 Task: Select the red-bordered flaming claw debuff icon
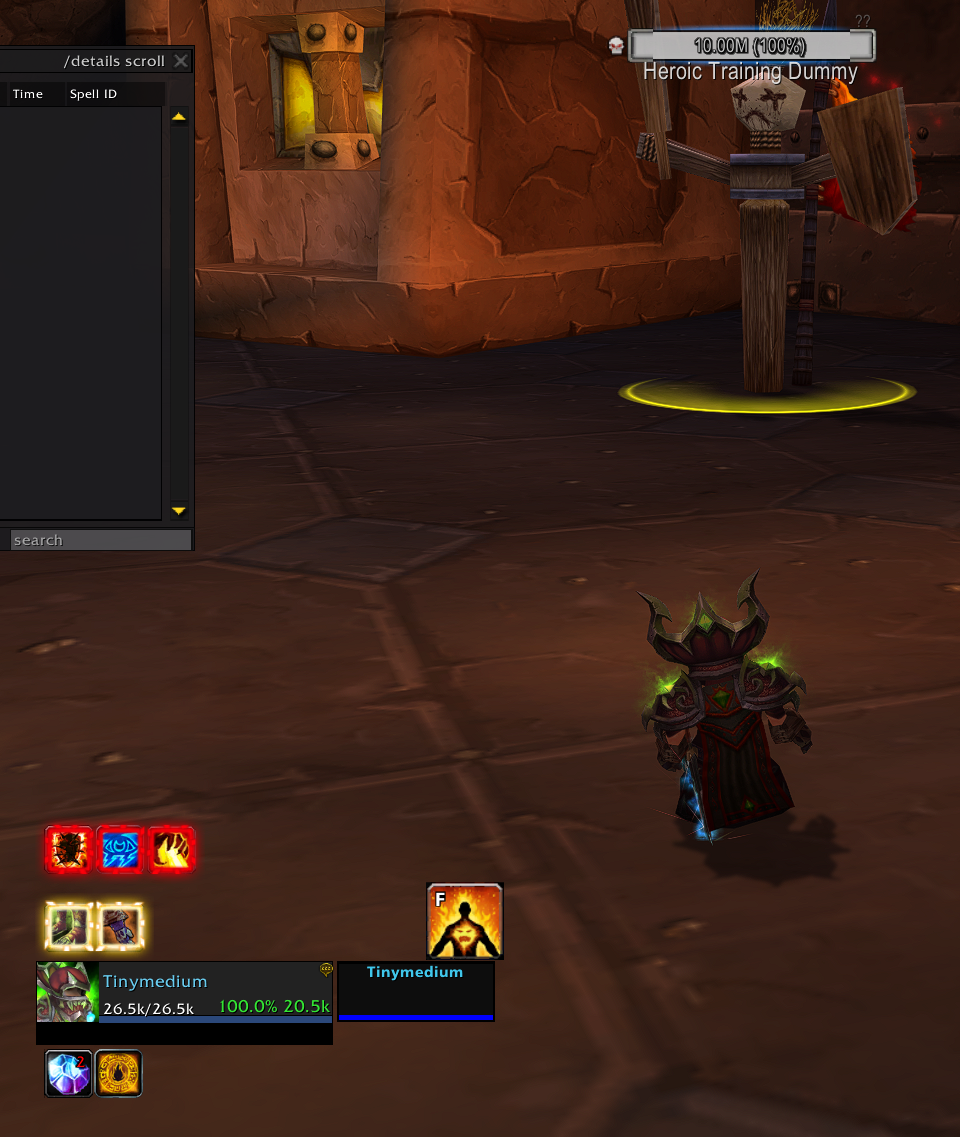171,850
